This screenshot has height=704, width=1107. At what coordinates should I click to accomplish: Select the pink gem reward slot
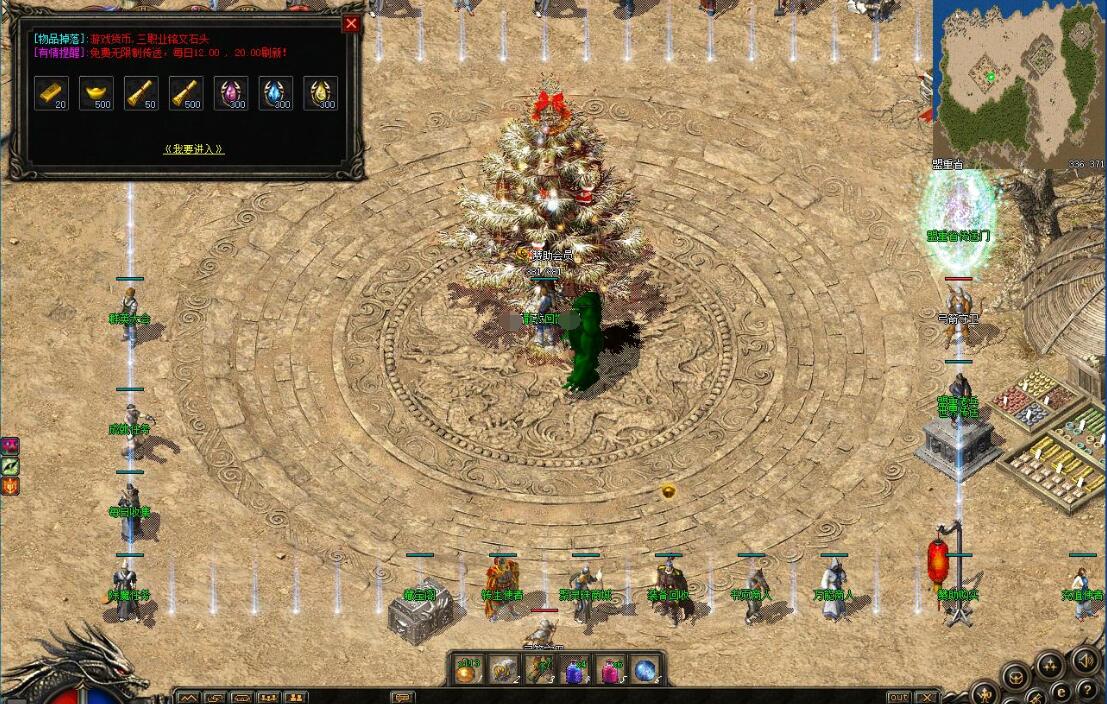click(x=231, y=93)
